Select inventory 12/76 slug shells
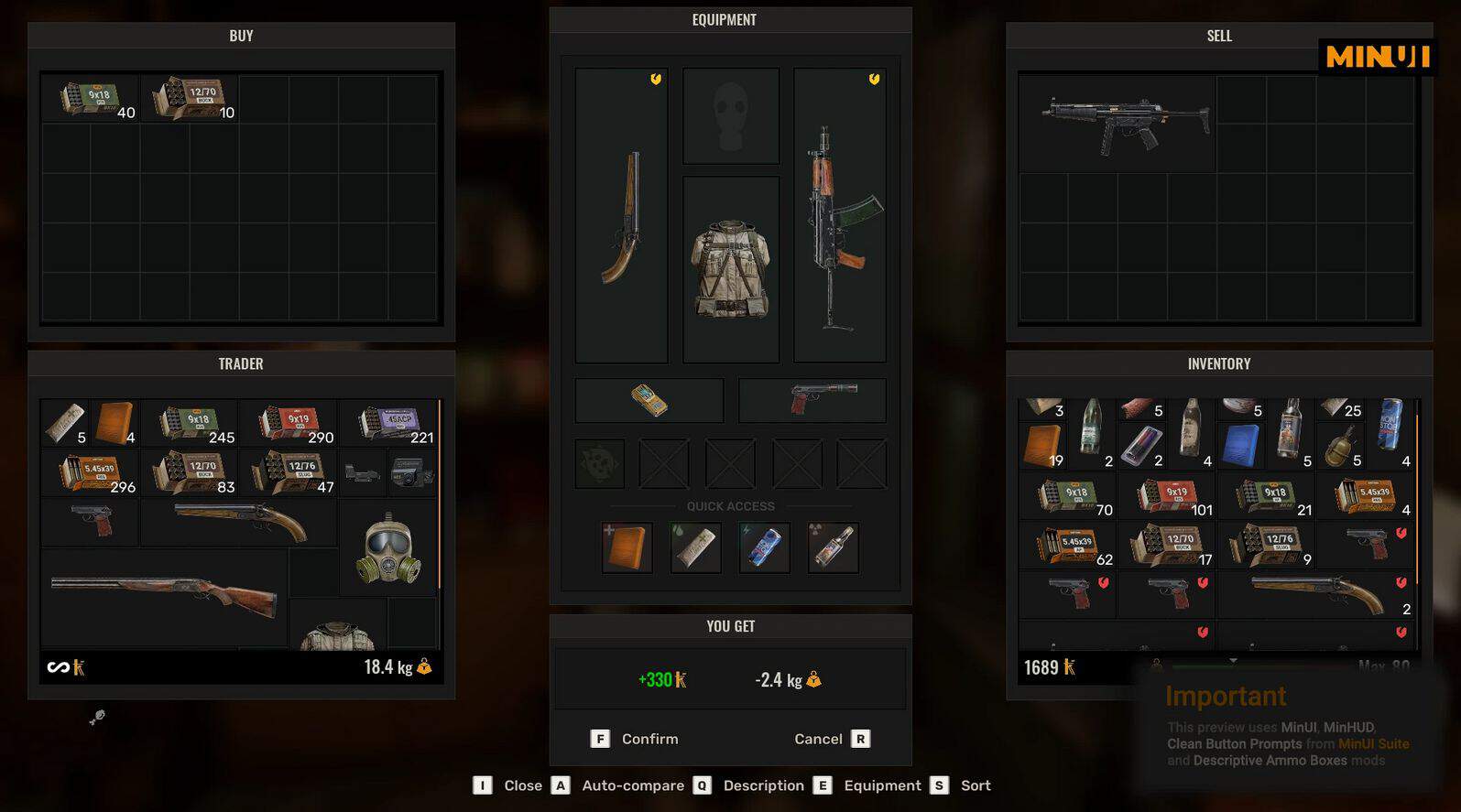The height and width of the screenshot is (812, 1461). (x=1268, y=546)
